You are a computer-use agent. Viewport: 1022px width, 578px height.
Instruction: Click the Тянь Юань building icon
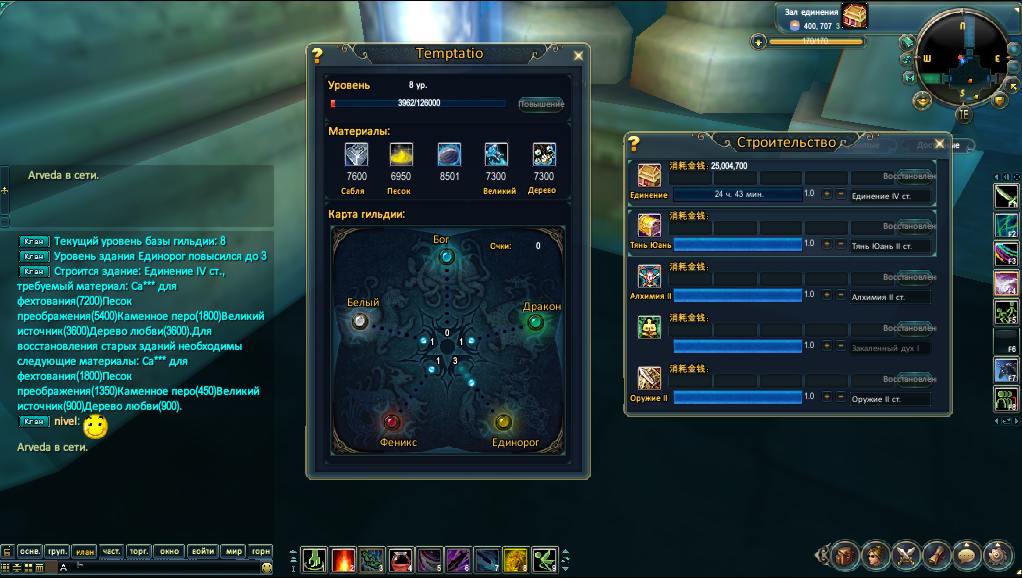coord(649,225)
